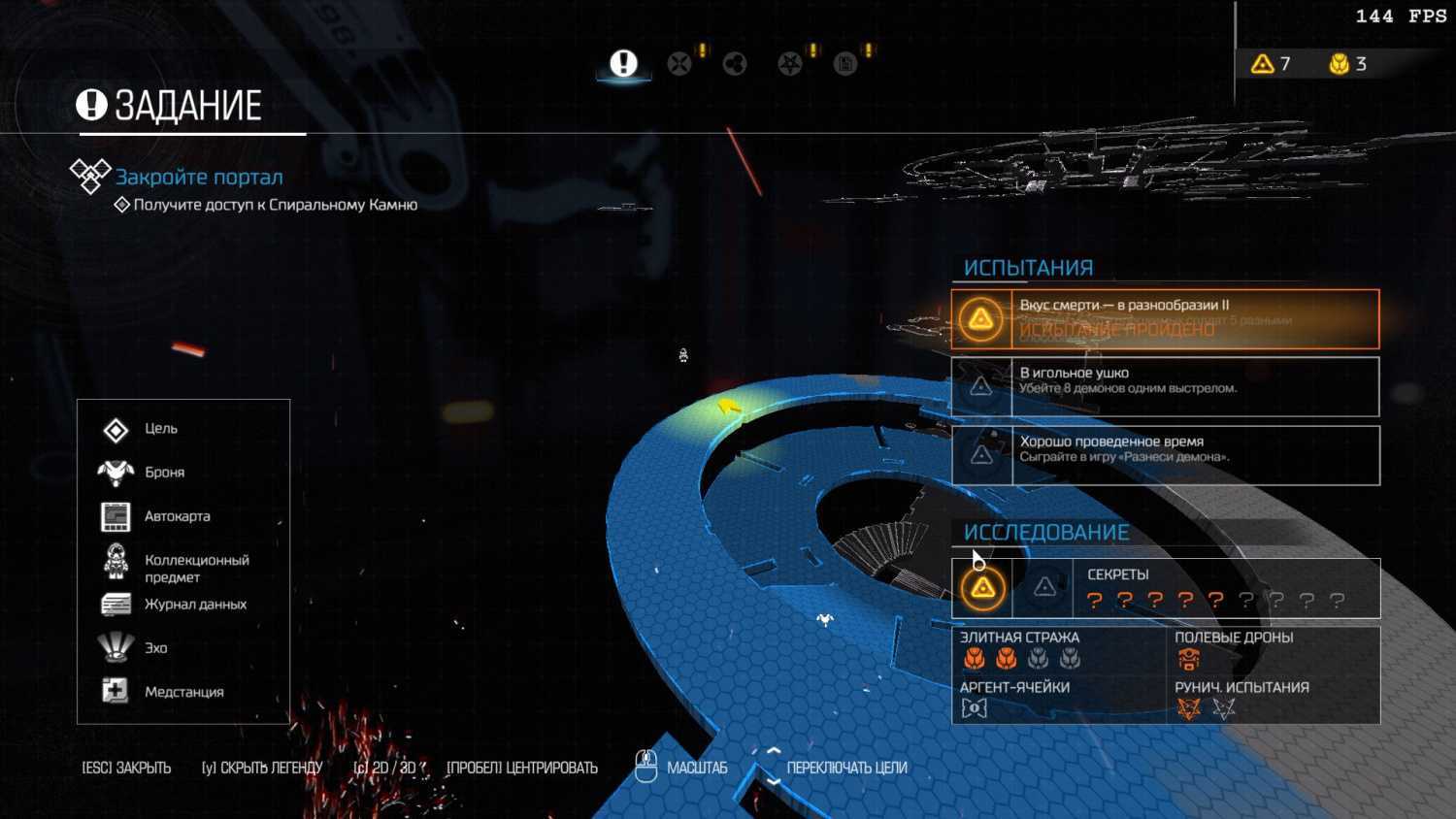Open the three-circles tab in top bar
This screenshot has height=819, width=1456.
(x=735, y=64)
